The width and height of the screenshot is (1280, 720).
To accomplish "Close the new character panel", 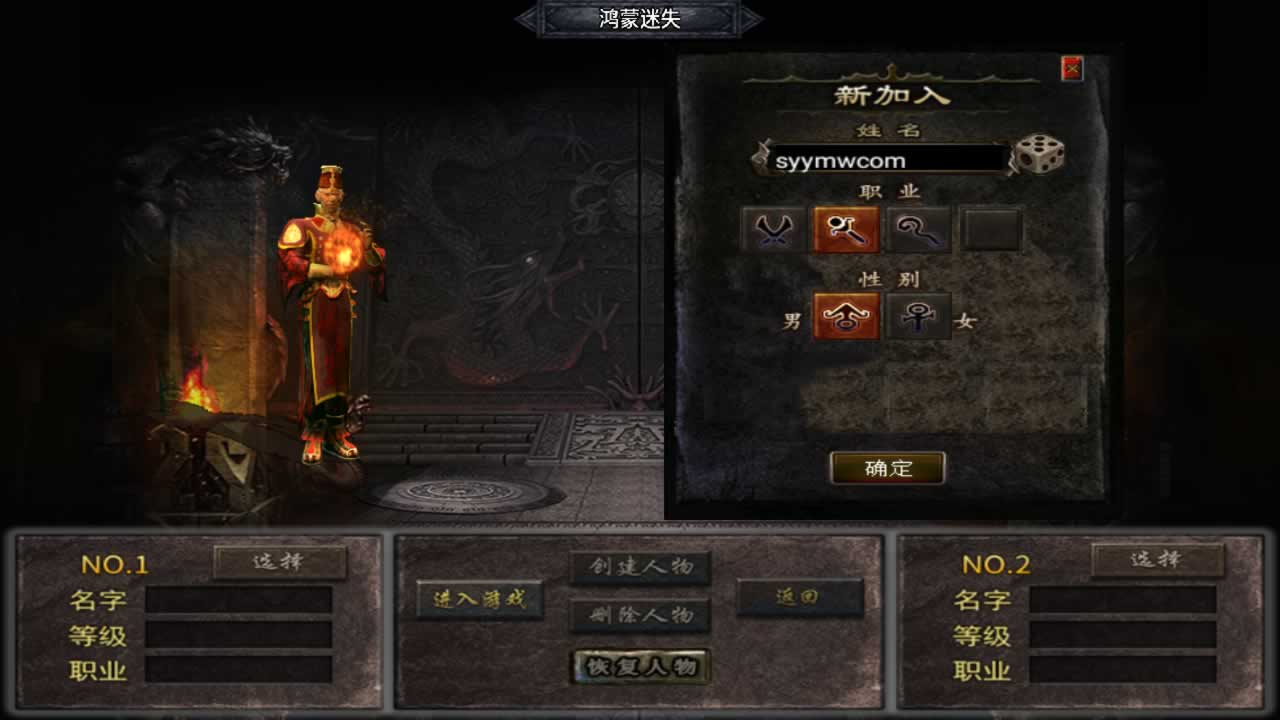I will pos(1072,68).
